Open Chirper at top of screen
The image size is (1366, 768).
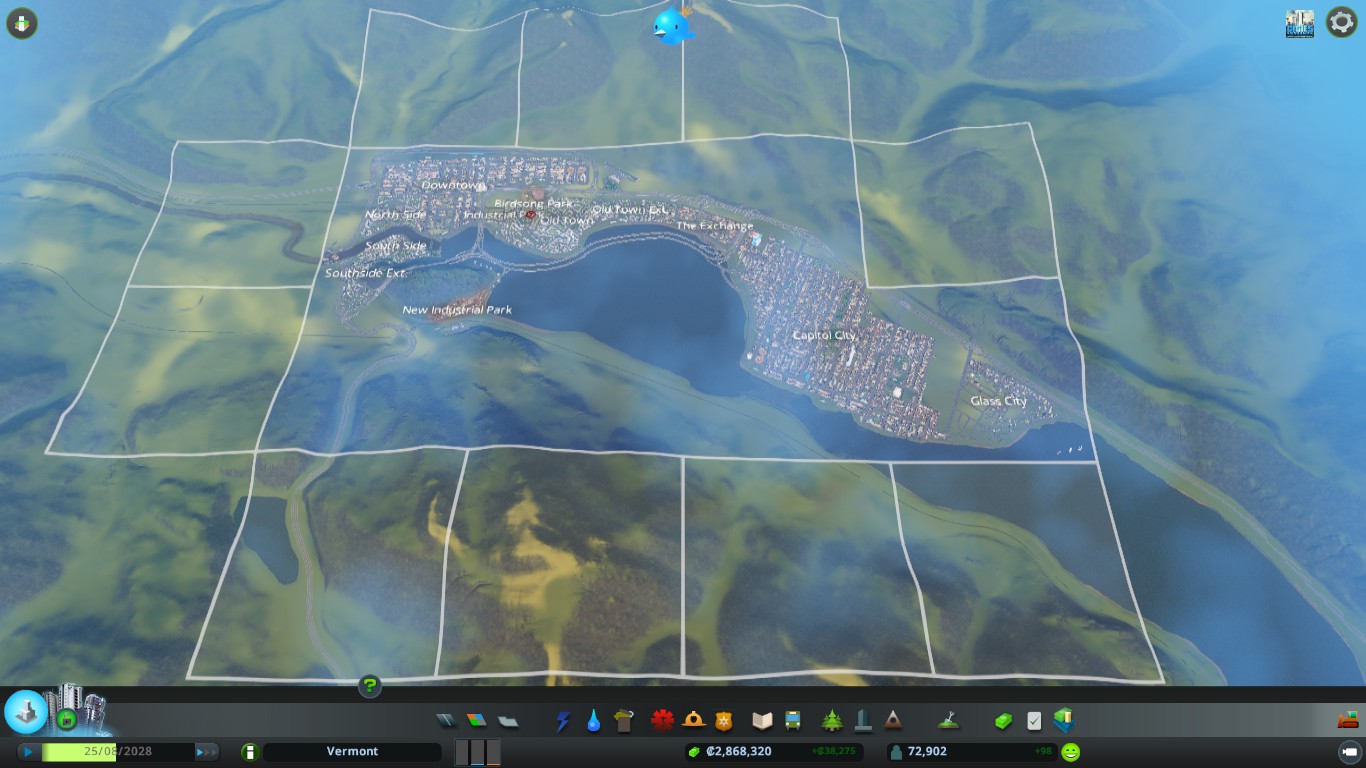point(672,27)
